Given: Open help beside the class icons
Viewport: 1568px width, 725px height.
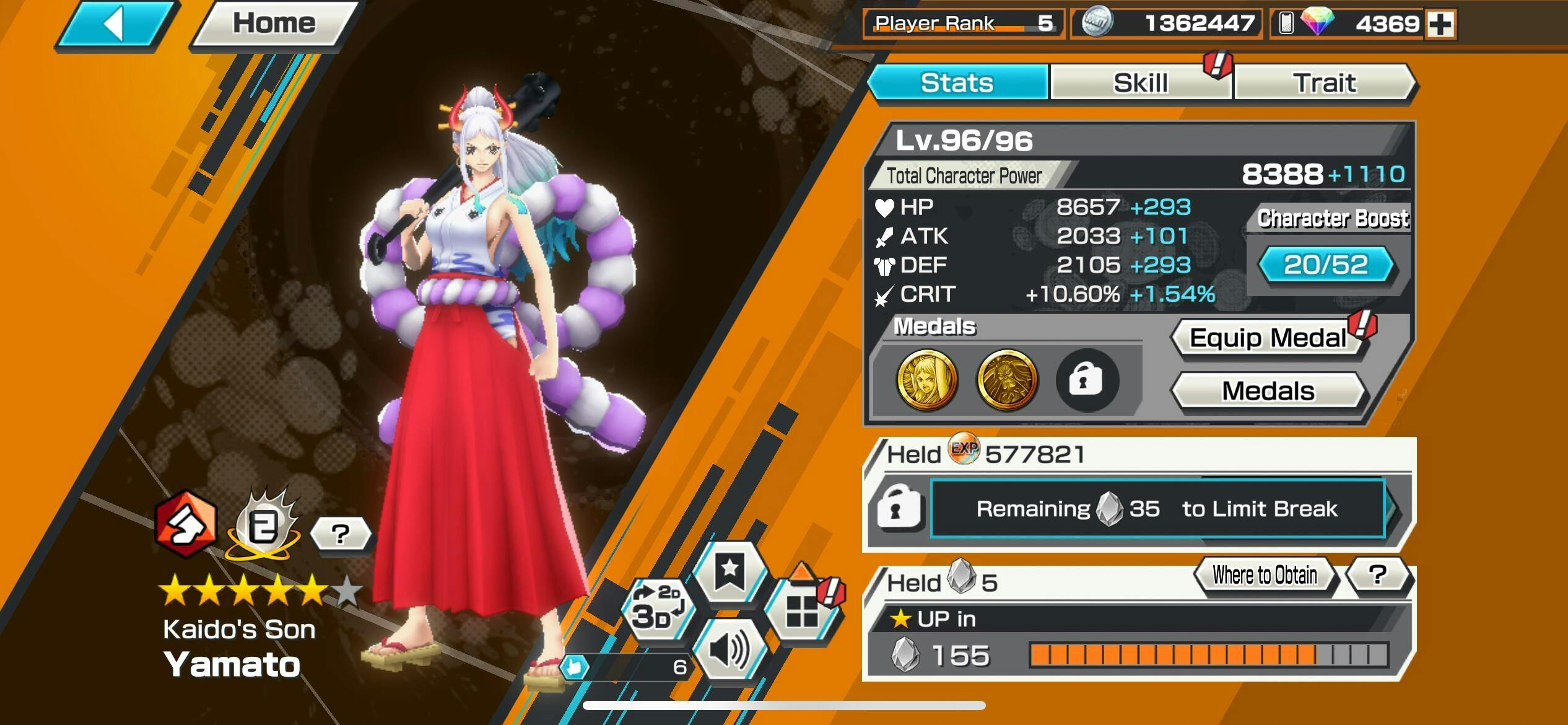Looking at the screenshot, I should pos(340,534).
